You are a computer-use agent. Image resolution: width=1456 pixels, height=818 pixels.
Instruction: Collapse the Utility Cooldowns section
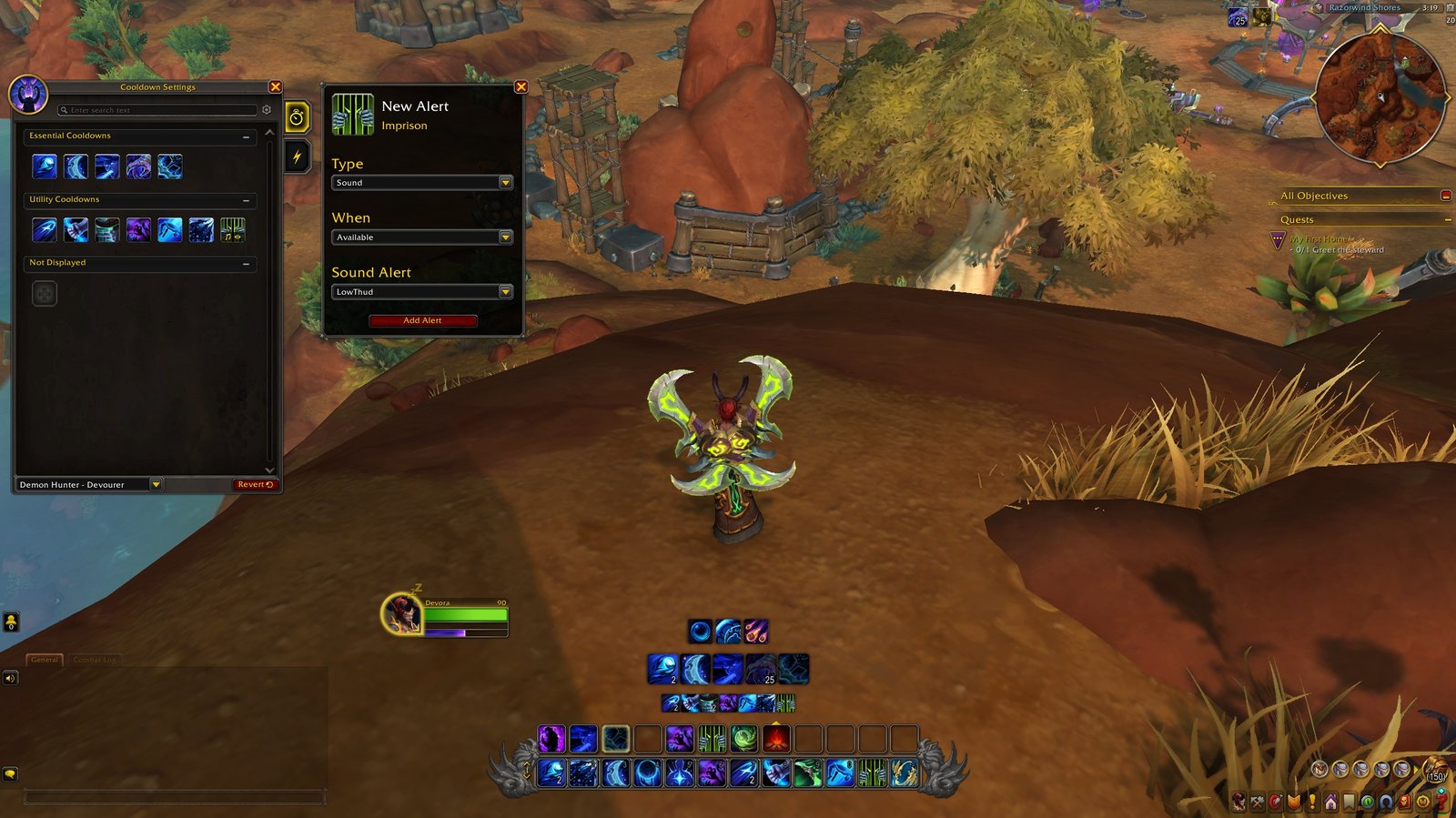tap(246, 200)
